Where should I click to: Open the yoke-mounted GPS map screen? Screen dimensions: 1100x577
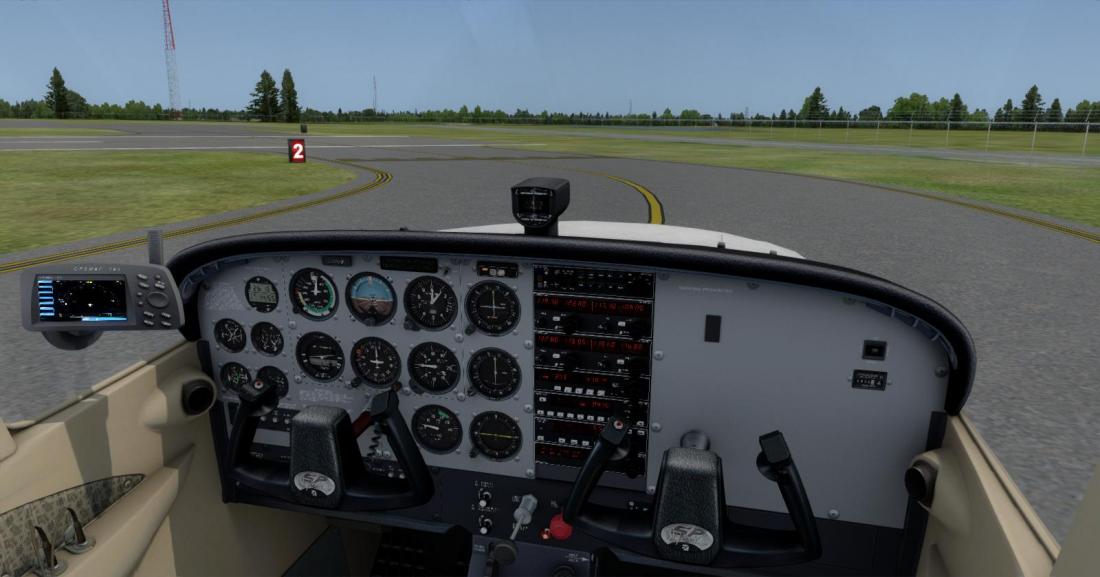[82, 299]
